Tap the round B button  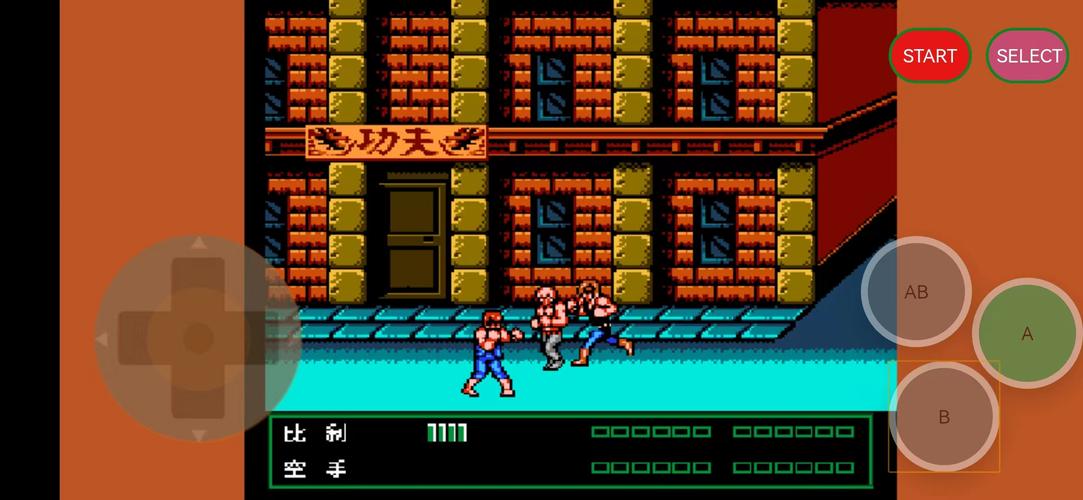pos(943,417)
